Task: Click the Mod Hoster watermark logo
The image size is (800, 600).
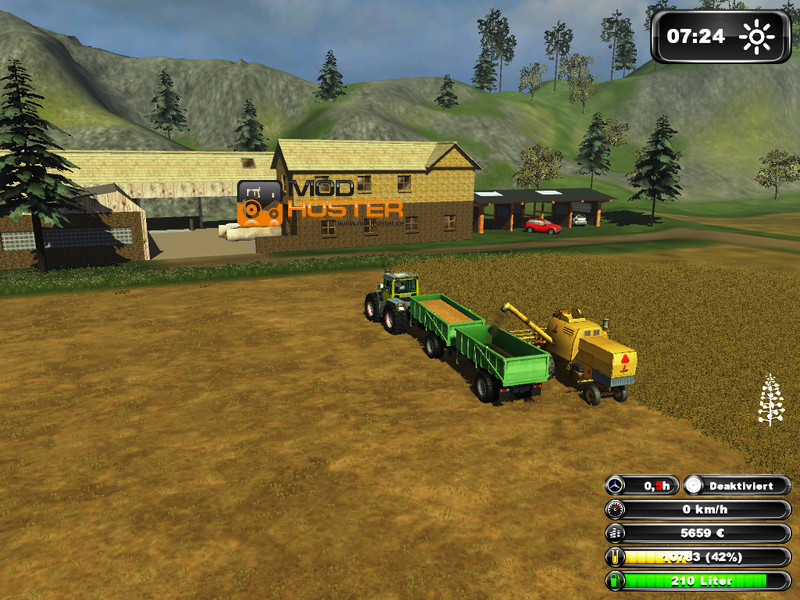Action: (x=320, y=201)
